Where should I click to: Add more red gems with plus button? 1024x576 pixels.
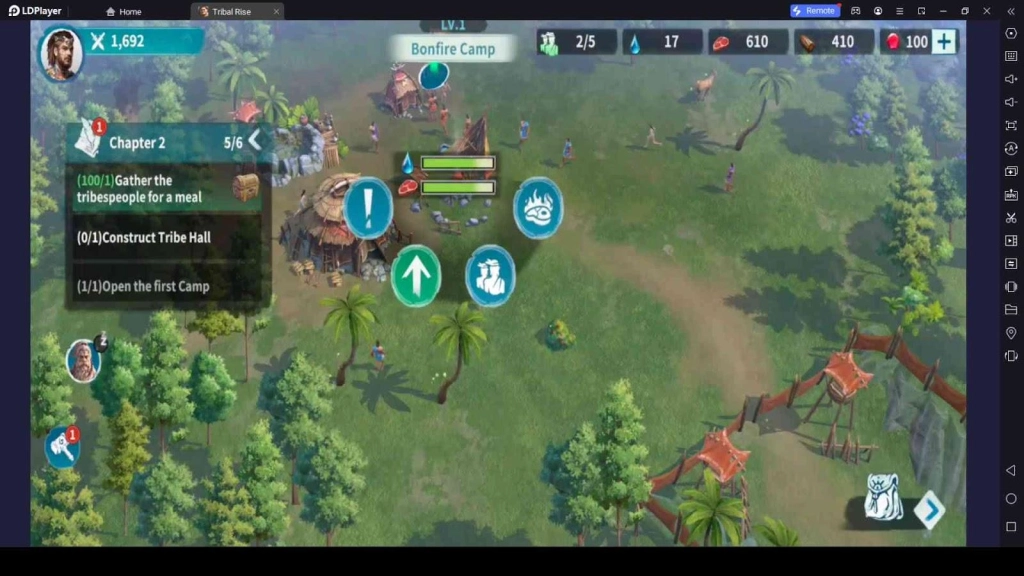pyautogui.click(x=944, y=42)
